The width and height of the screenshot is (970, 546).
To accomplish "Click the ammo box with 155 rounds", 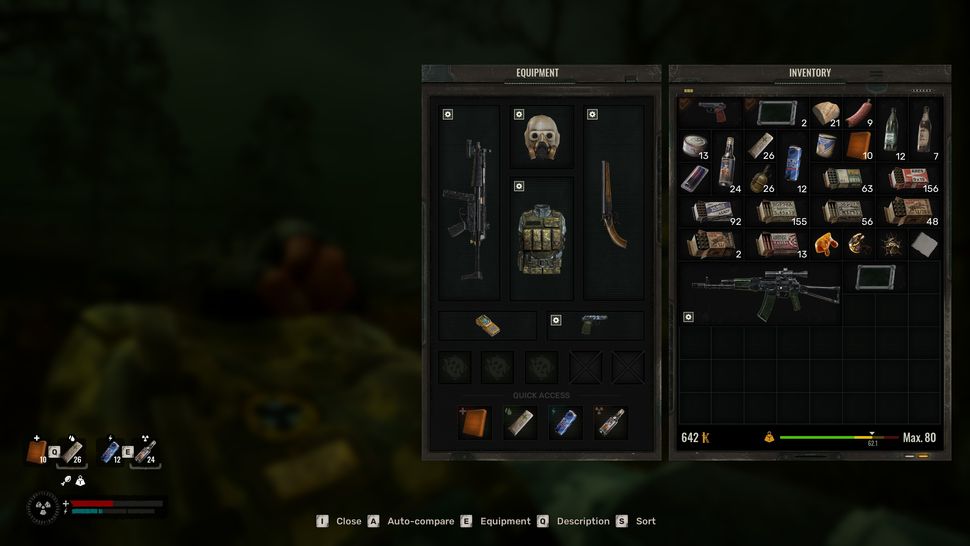I will [x=777, y=213].
